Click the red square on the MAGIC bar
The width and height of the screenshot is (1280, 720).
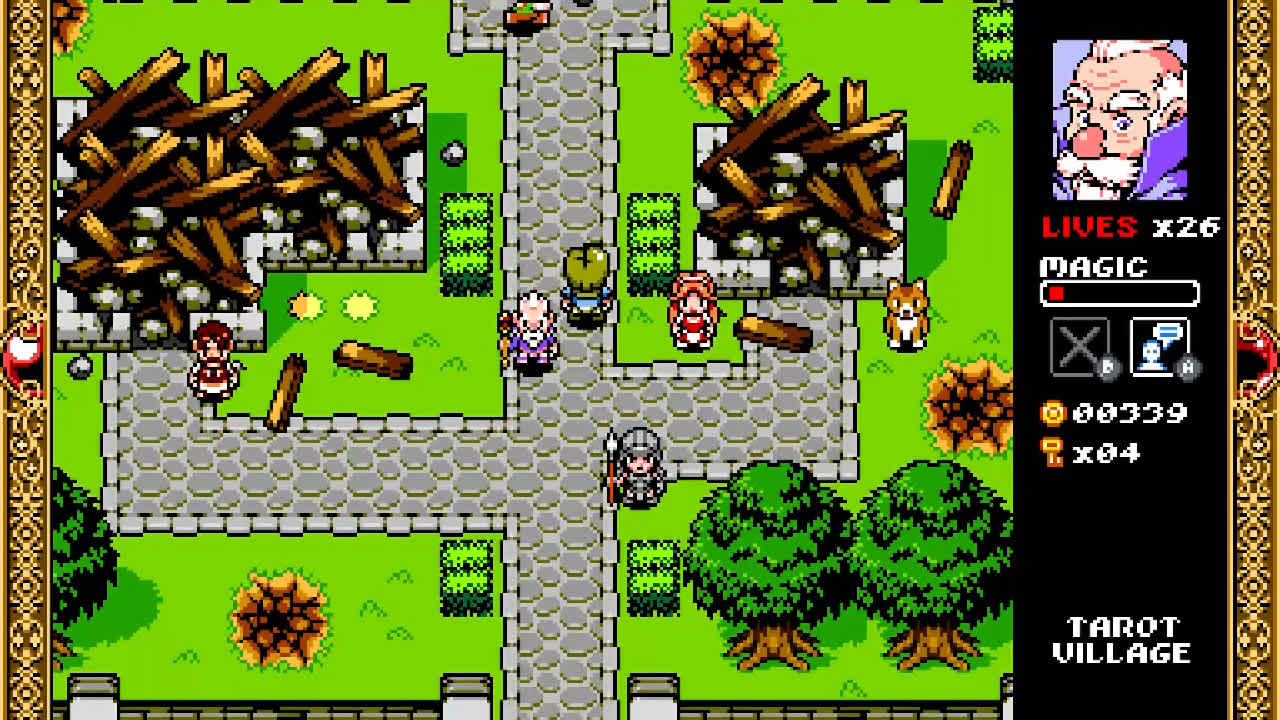pos(1055,293)
